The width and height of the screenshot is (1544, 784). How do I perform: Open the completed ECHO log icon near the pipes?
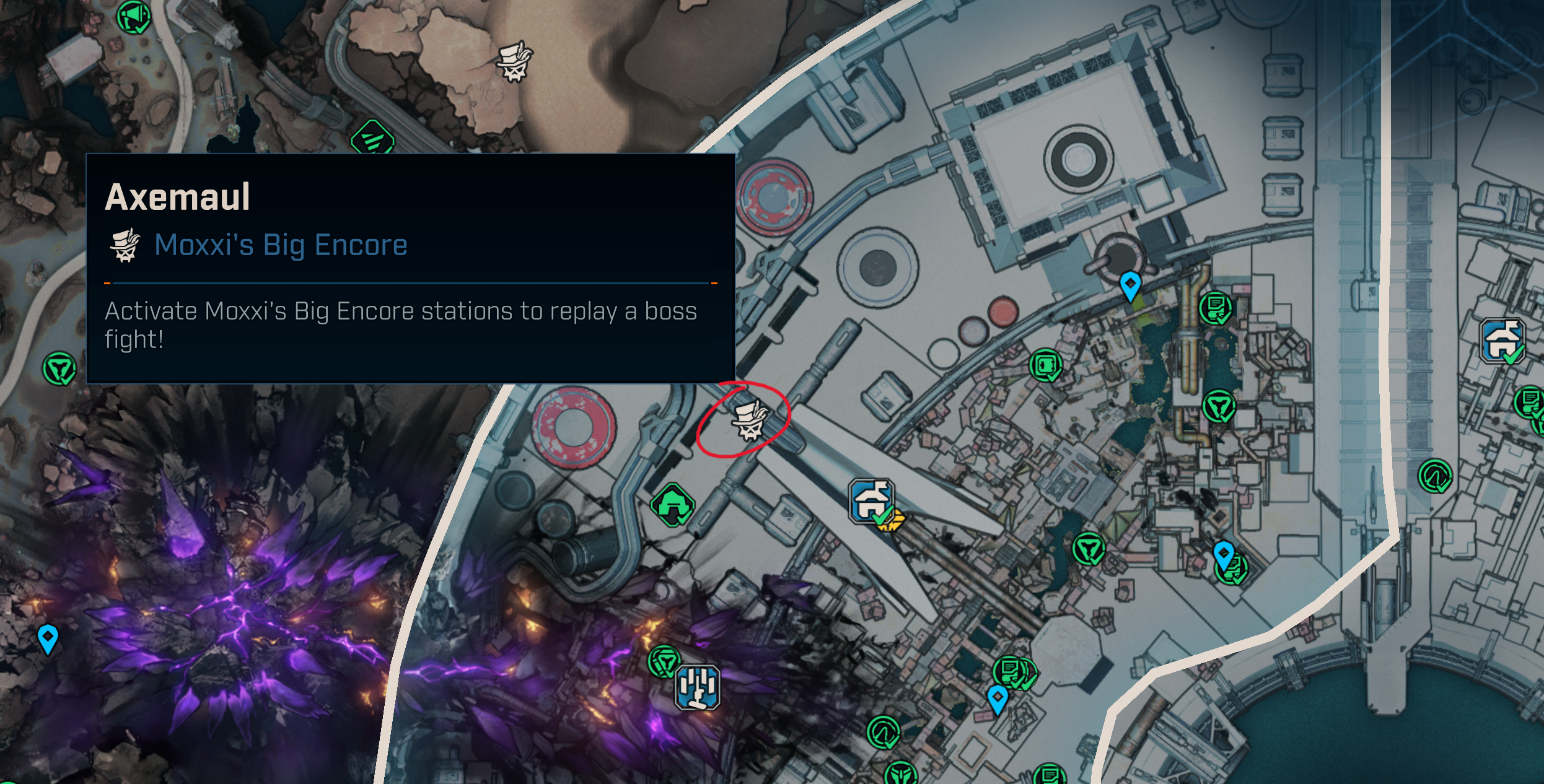[x=1214, y=309]
